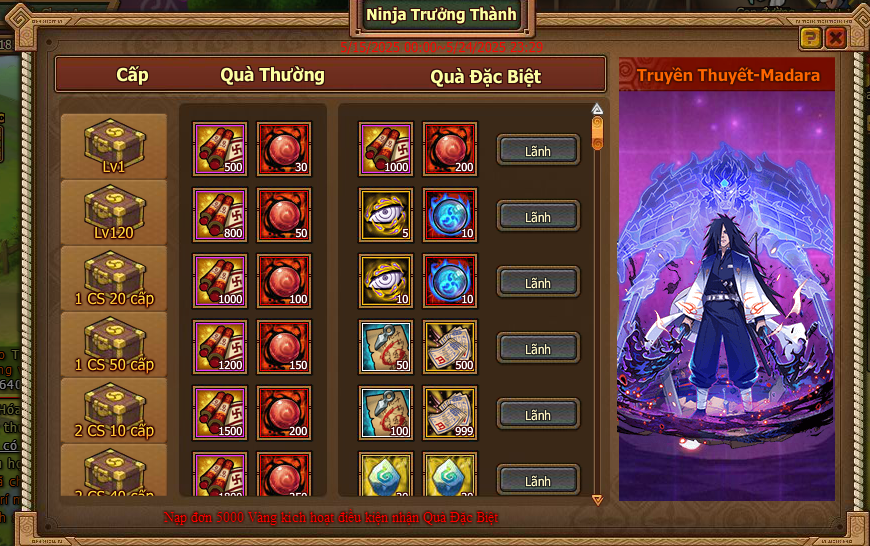This screenshot has height=546, width=870.
Task: Close the Ninja Trường Thành window
Action: [835, 38]
